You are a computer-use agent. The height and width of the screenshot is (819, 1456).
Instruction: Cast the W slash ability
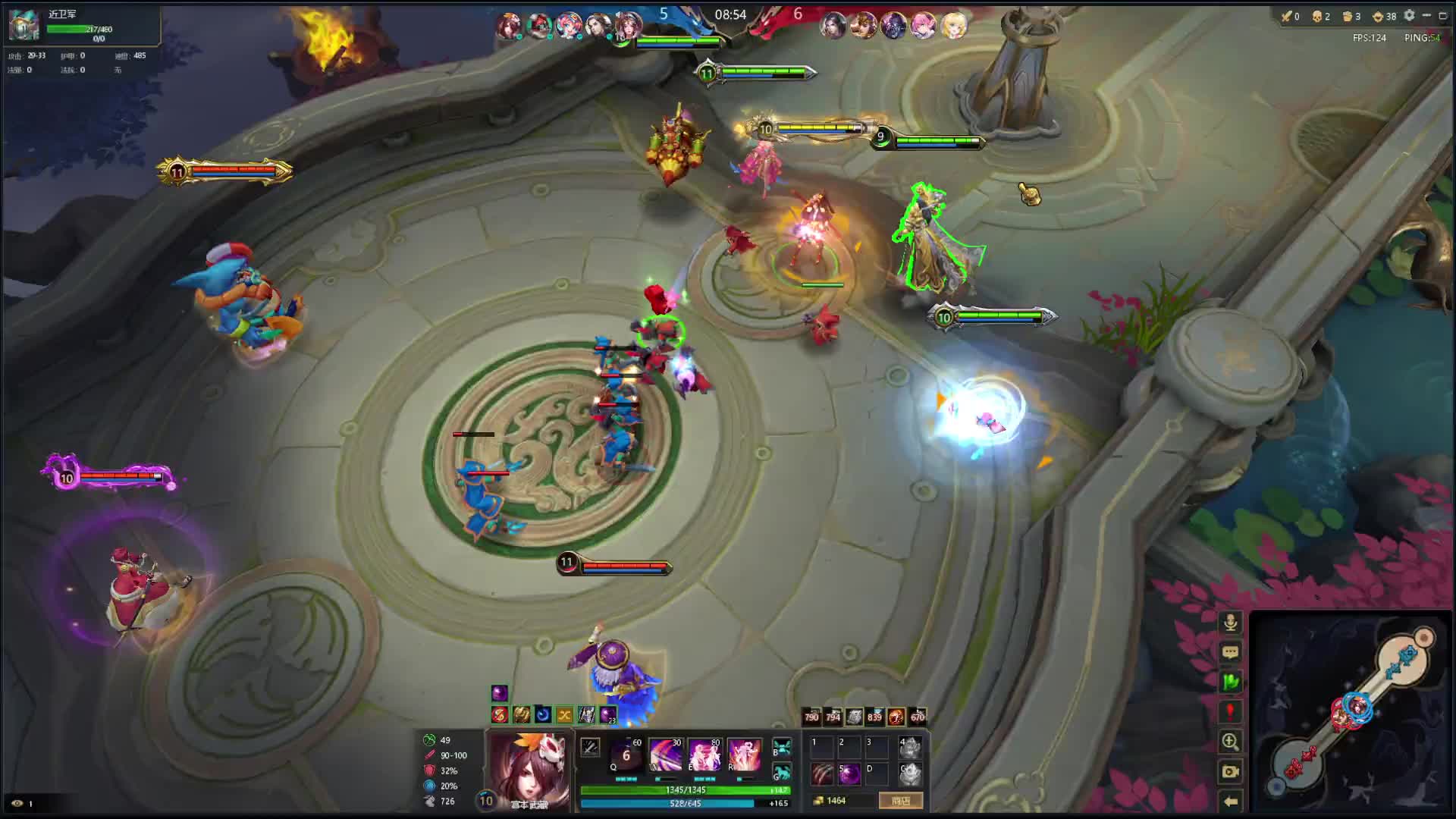coord(666,755)
